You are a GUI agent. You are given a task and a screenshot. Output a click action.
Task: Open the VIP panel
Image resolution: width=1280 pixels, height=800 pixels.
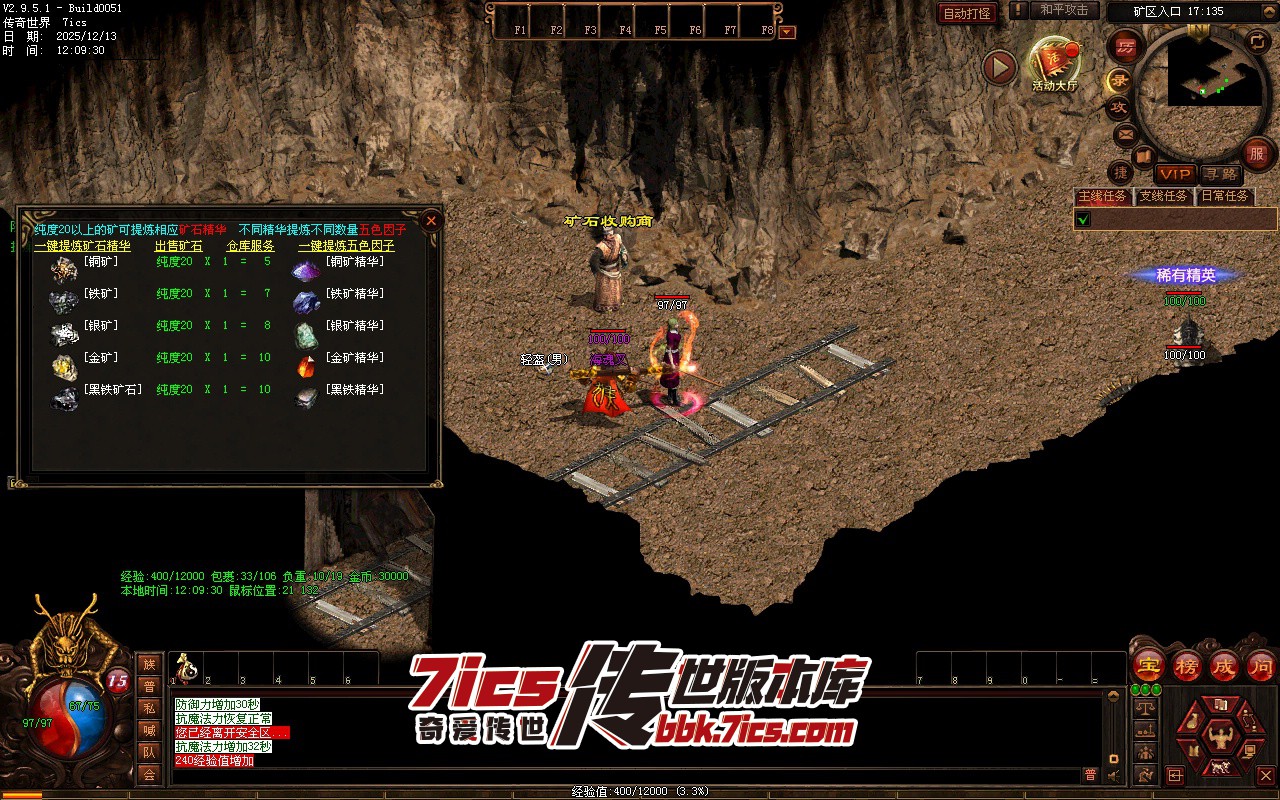[x=1175, y=175]
